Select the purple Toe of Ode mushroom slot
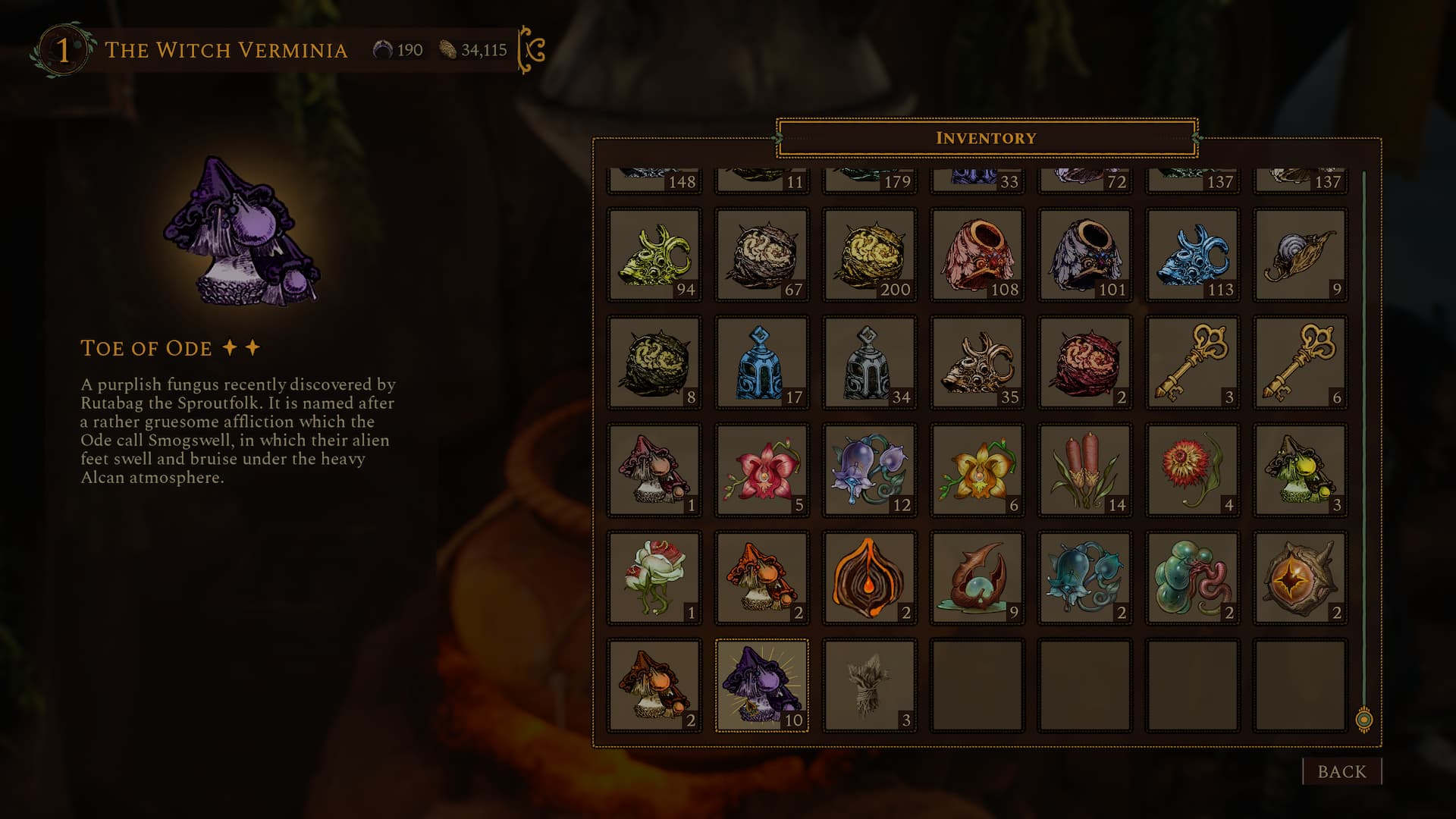 [761, 685]
